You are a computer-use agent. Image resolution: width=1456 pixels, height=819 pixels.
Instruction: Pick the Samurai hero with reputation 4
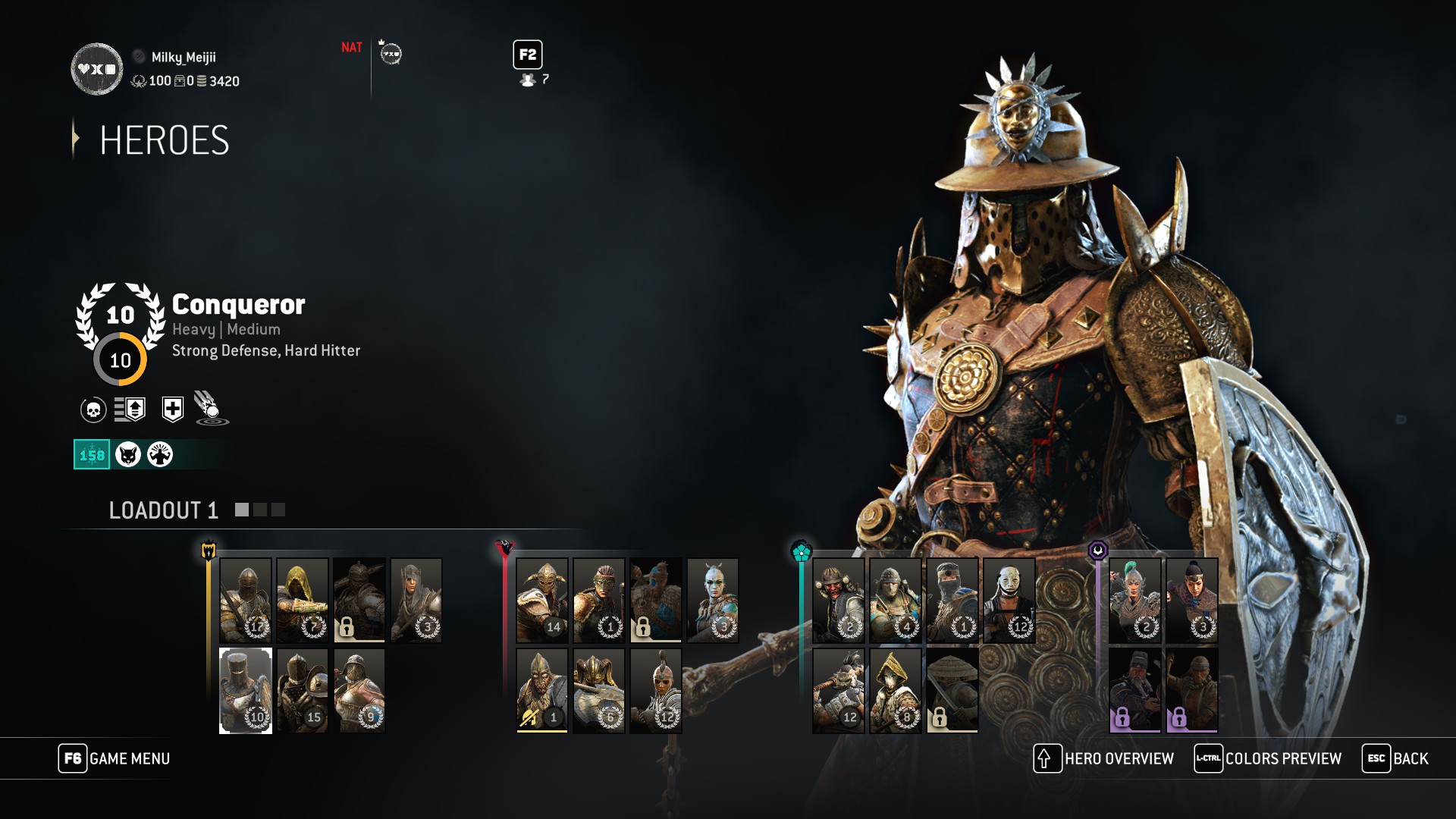click(896, 600)
